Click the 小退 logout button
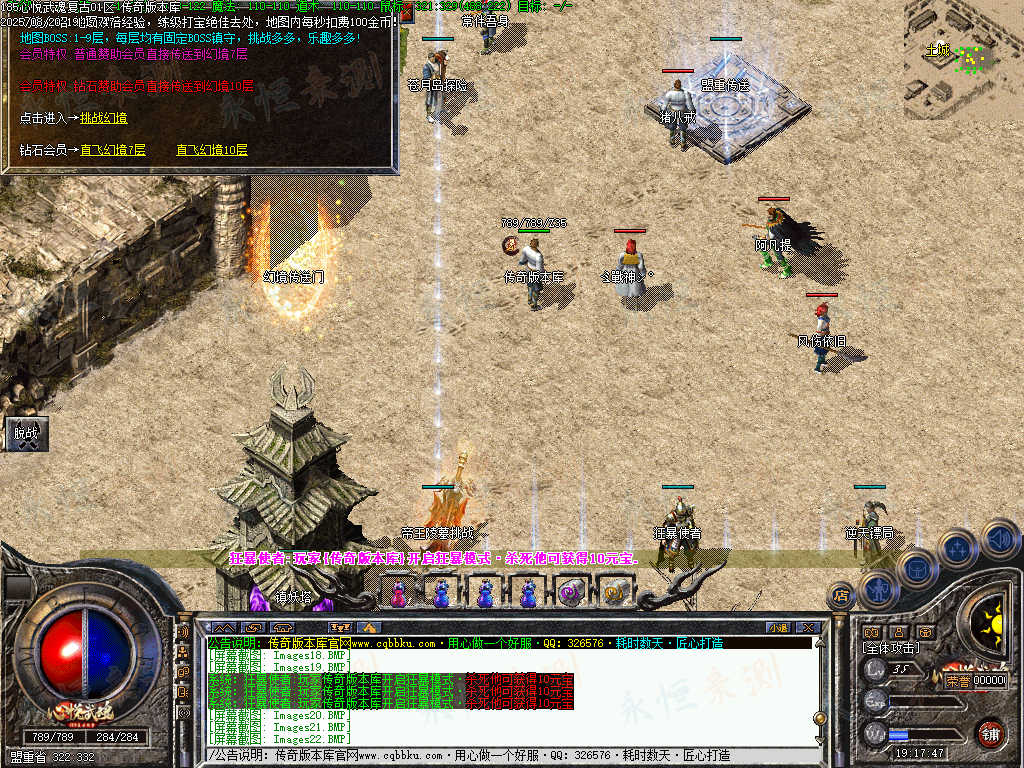1024x768 pixels. pyautogui.click(x=778, y=627)
